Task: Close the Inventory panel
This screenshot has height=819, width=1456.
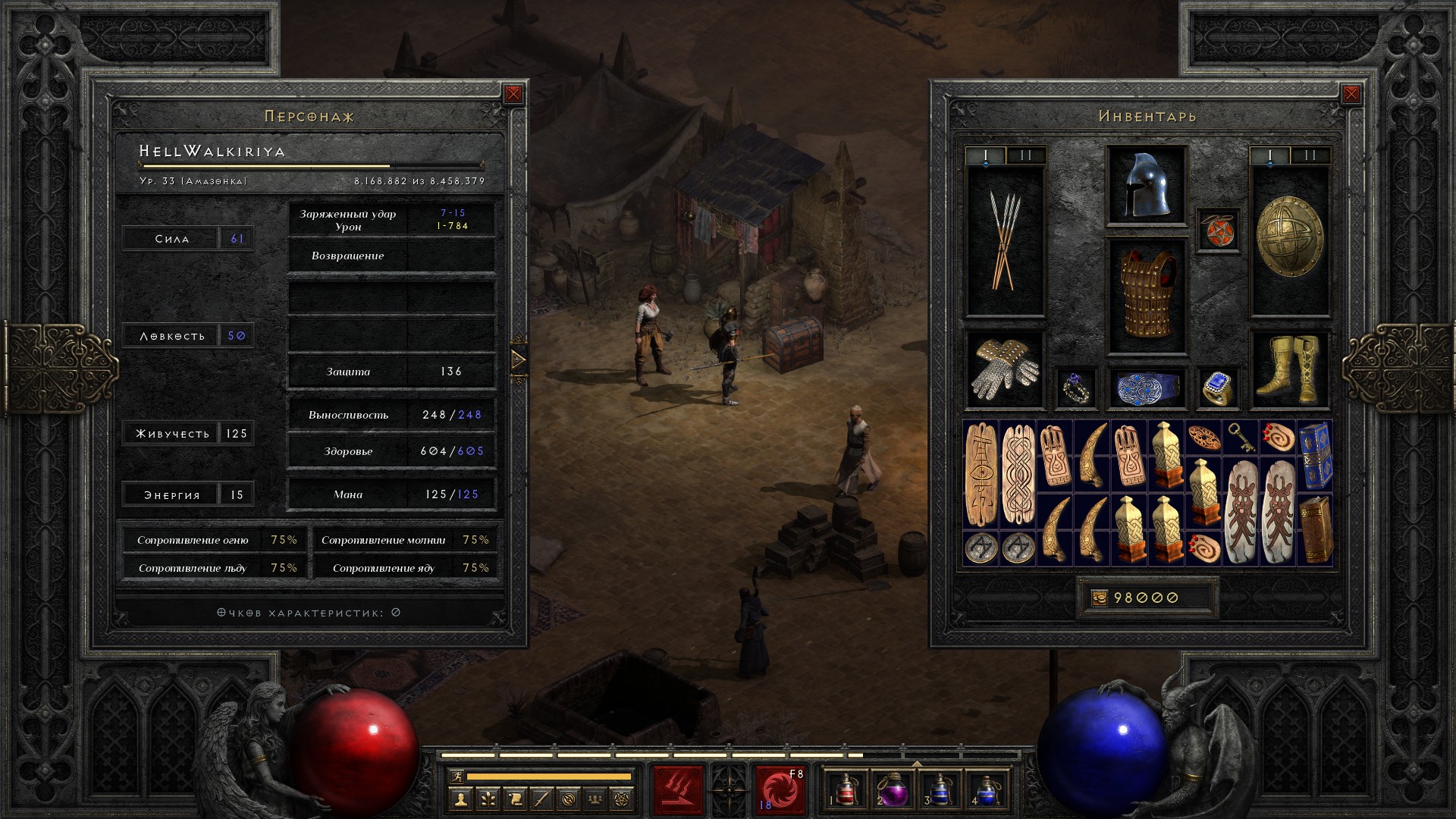Action: point(1351,94)
